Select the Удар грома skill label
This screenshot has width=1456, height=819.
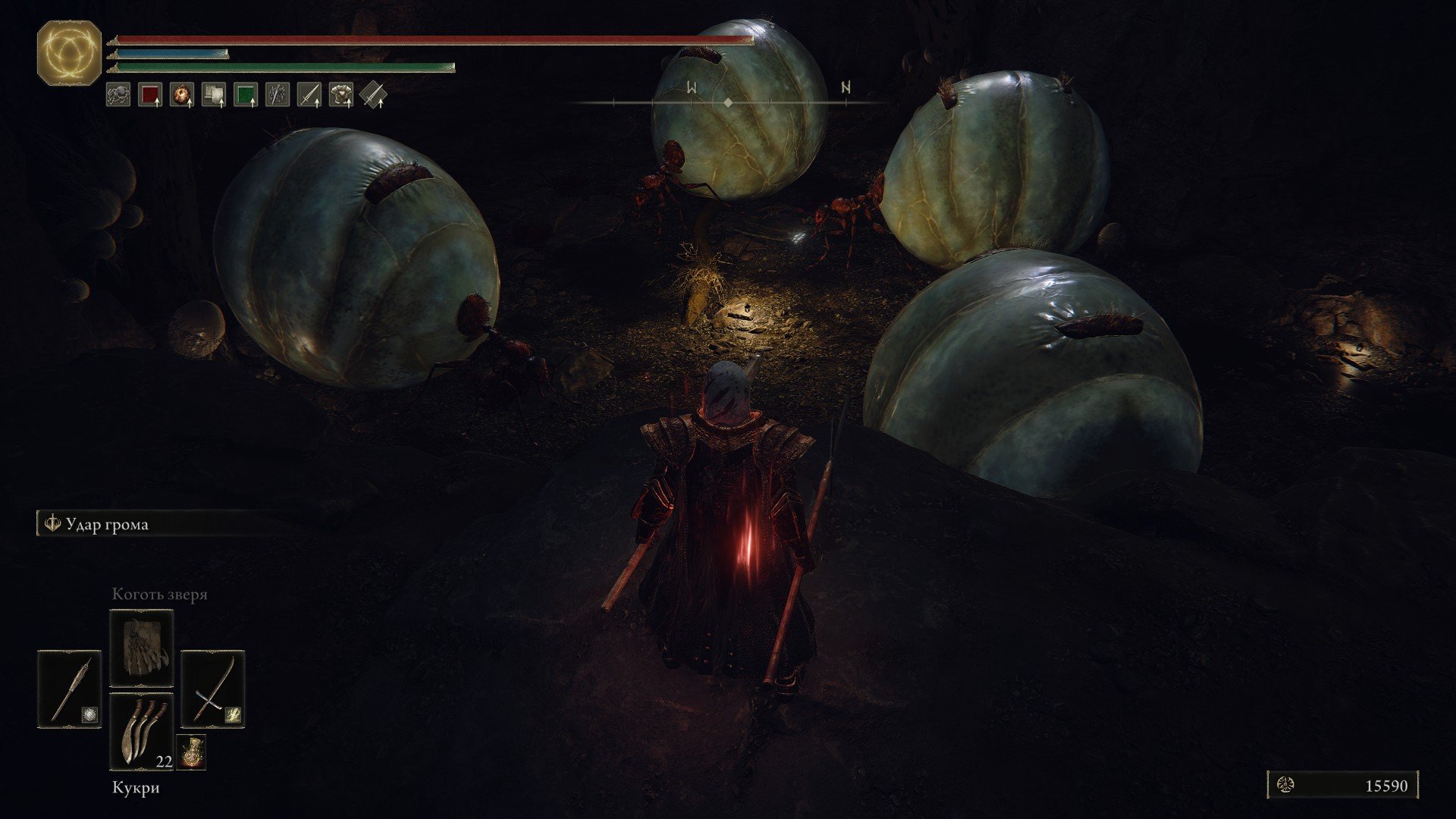coord(106,524)
